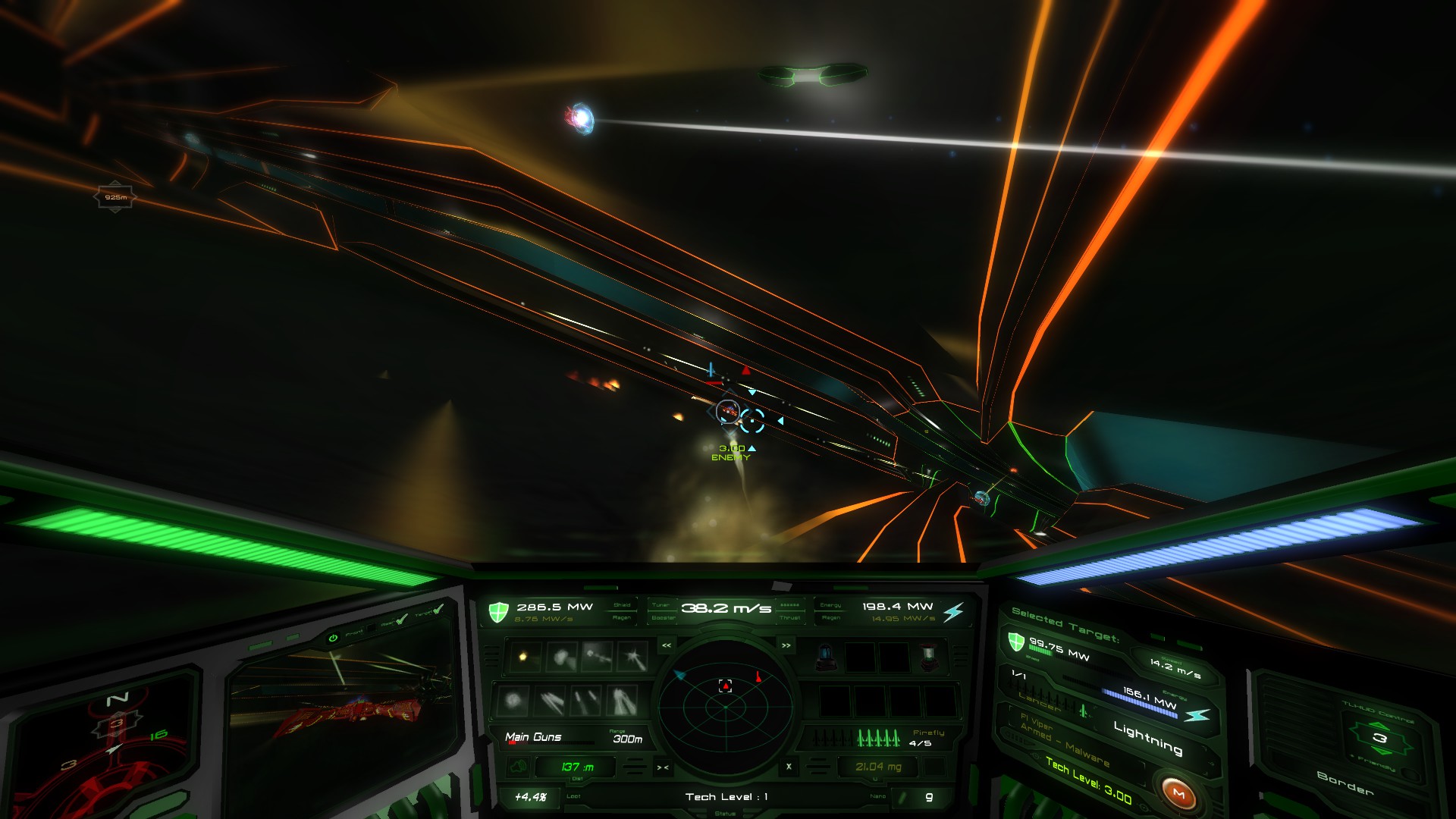The height and width of the screenshot is (819, 1456).
Task: Toggle the camera monitor power button
Action: coord(332,639)
